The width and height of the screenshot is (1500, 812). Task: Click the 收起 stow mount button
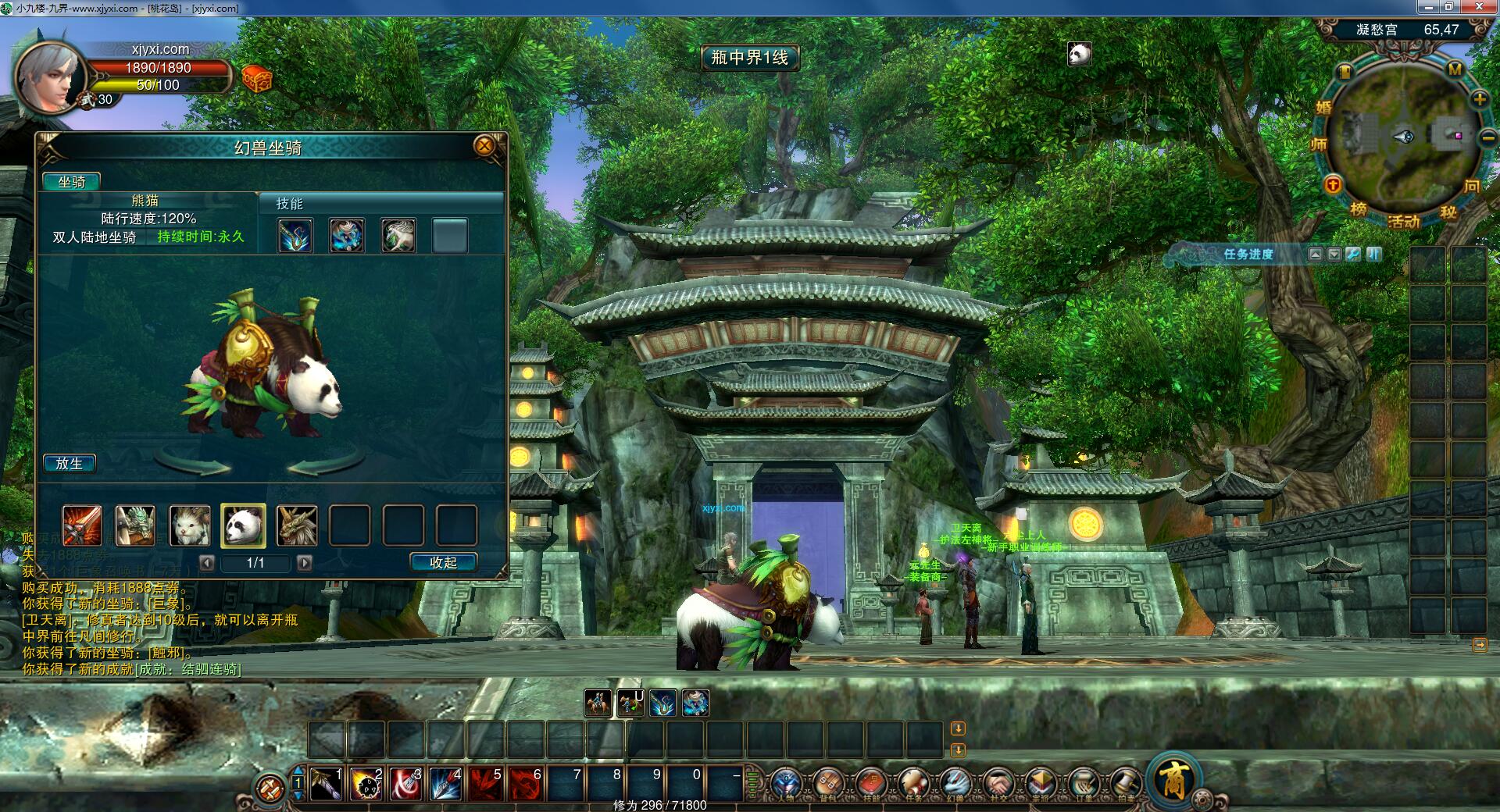(x=443, y=562)
